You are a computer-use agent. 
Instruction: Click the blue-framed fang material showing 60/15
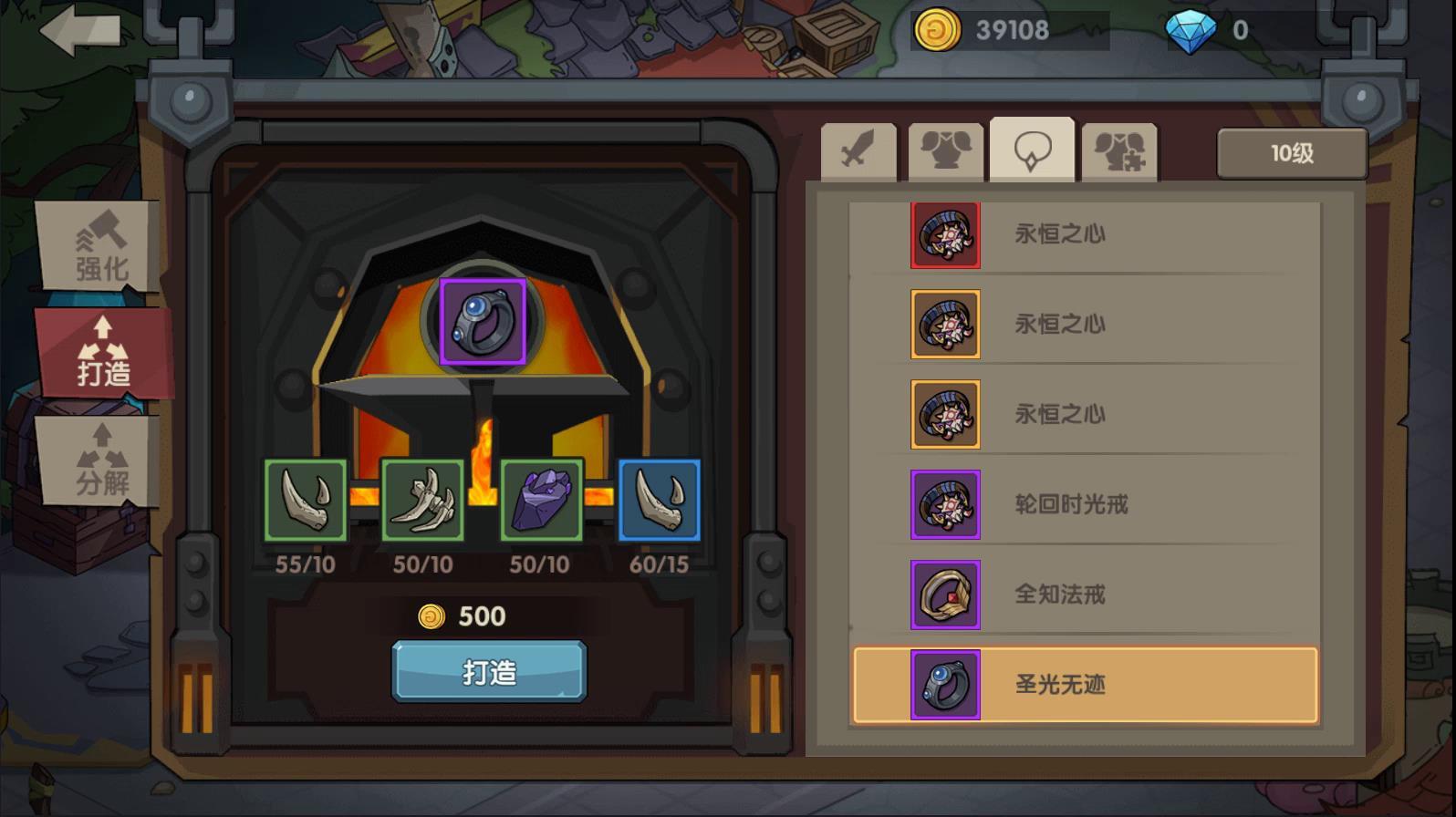click(x=659, y=500)
